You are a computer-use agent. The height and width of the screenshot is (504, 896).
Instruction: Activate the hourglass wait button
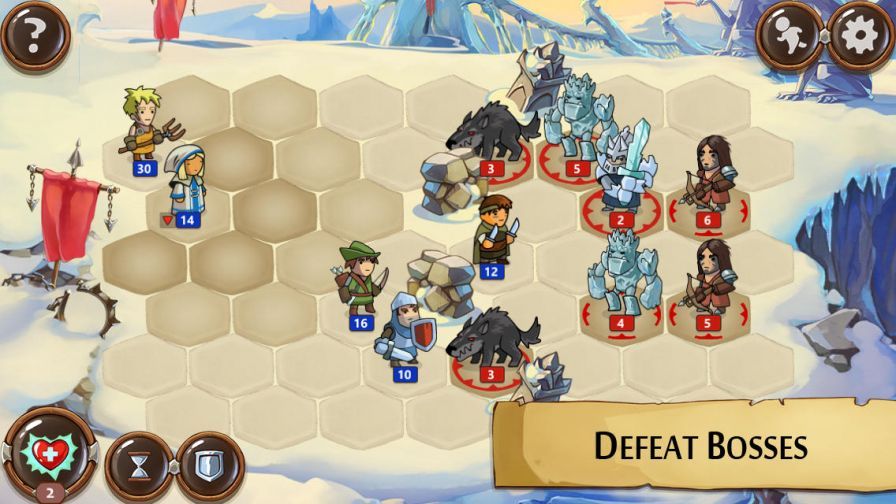pyautogui.click(x=140, y=465)
